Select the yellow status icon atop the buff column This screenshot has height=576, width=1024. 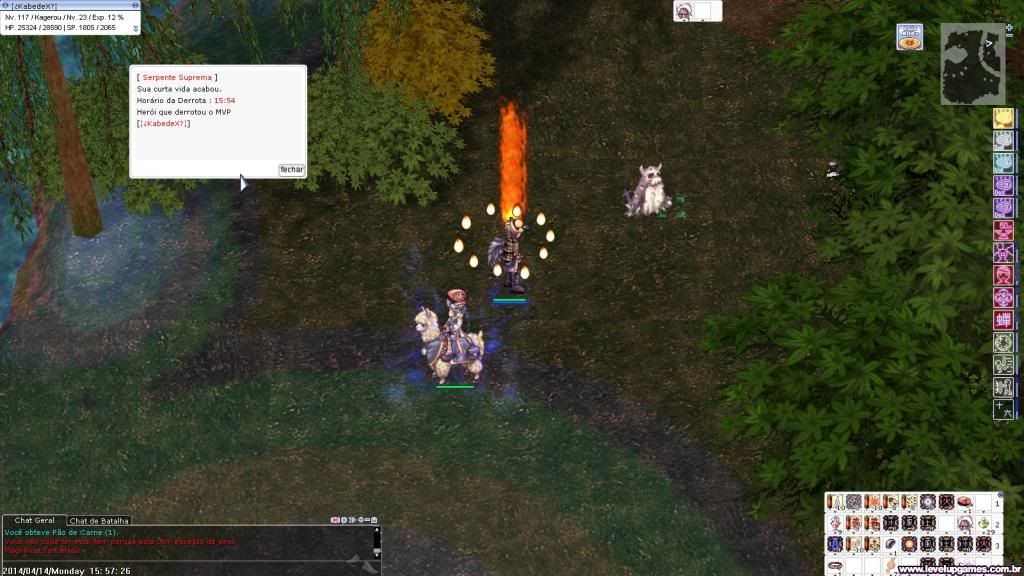(1003, 118)
